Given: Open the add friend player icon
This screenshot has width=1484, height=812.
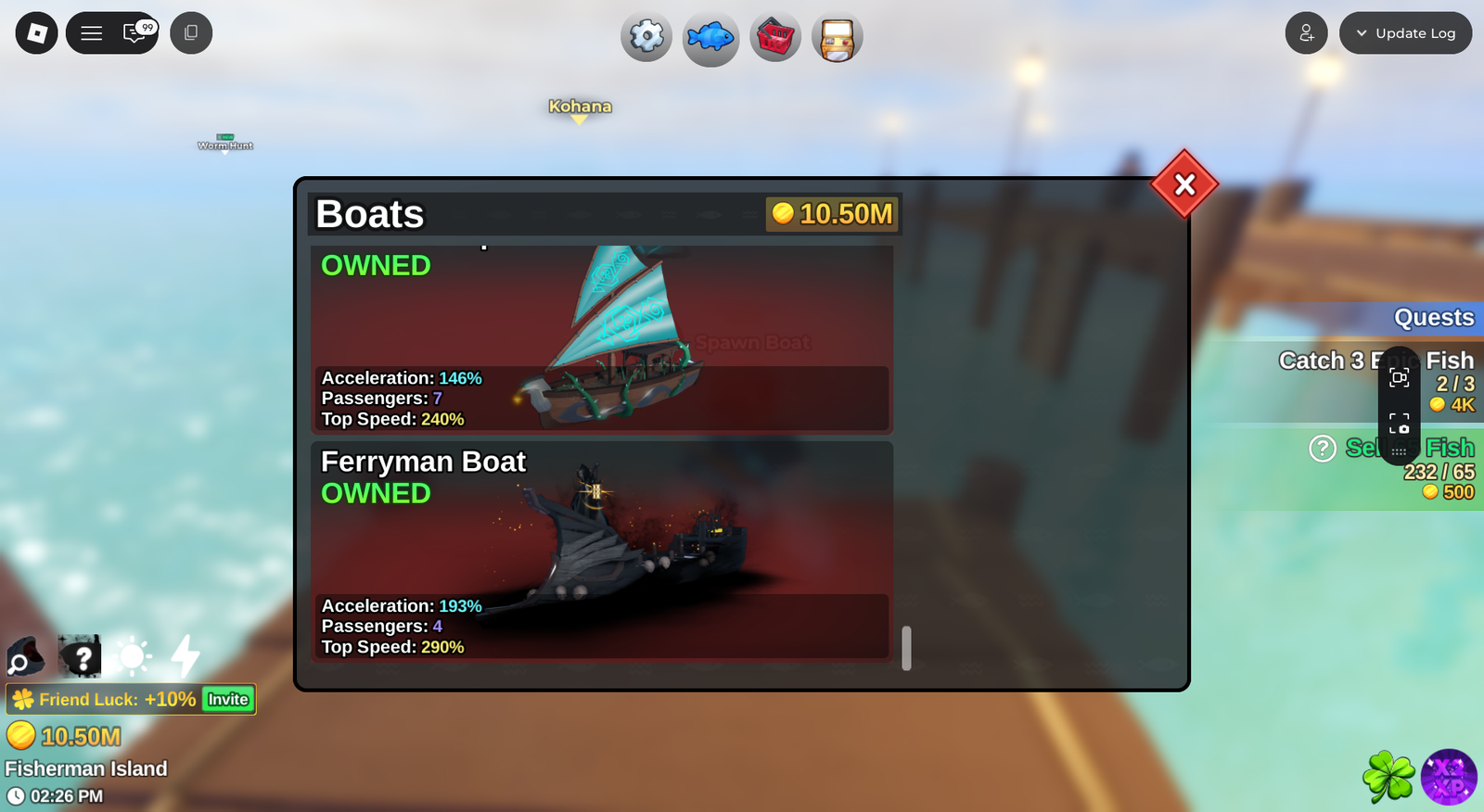Looking at the screenshot, I should point(1306,33).
